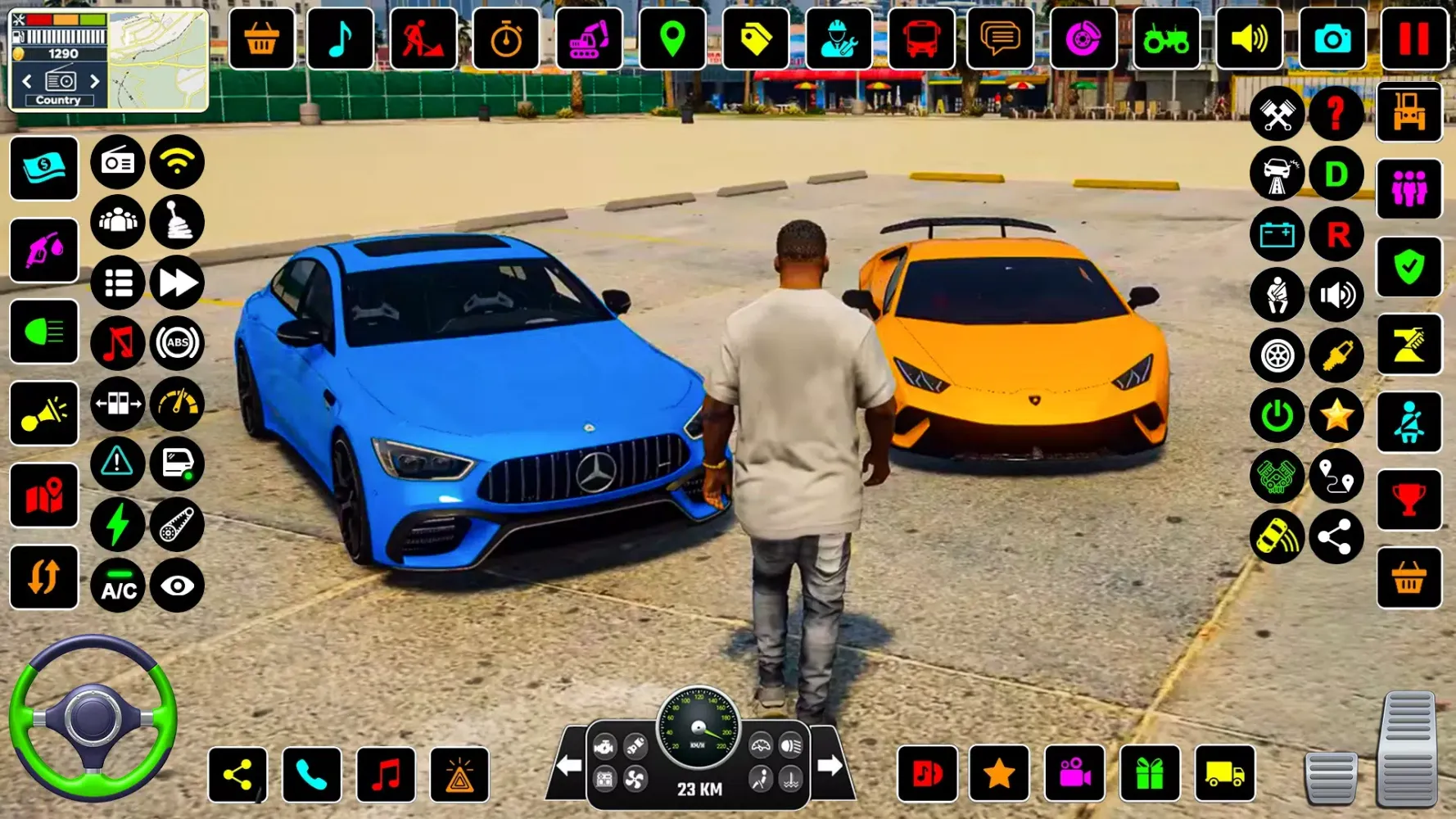The image size is (1456, 819).
Task: Open the fuel pump refuel button
Action: [x=44, y=250]
